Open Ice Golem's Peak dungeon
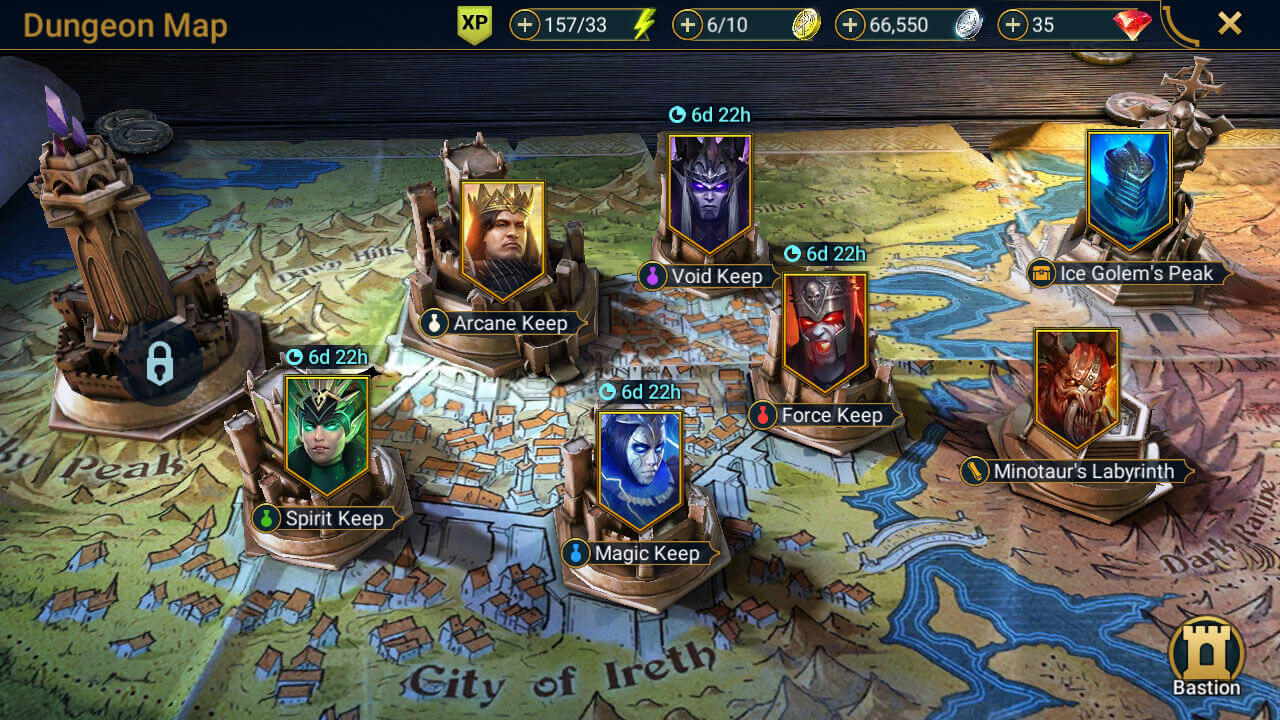The width and height of the screenshot is (1280, 720). point(1129,190)
